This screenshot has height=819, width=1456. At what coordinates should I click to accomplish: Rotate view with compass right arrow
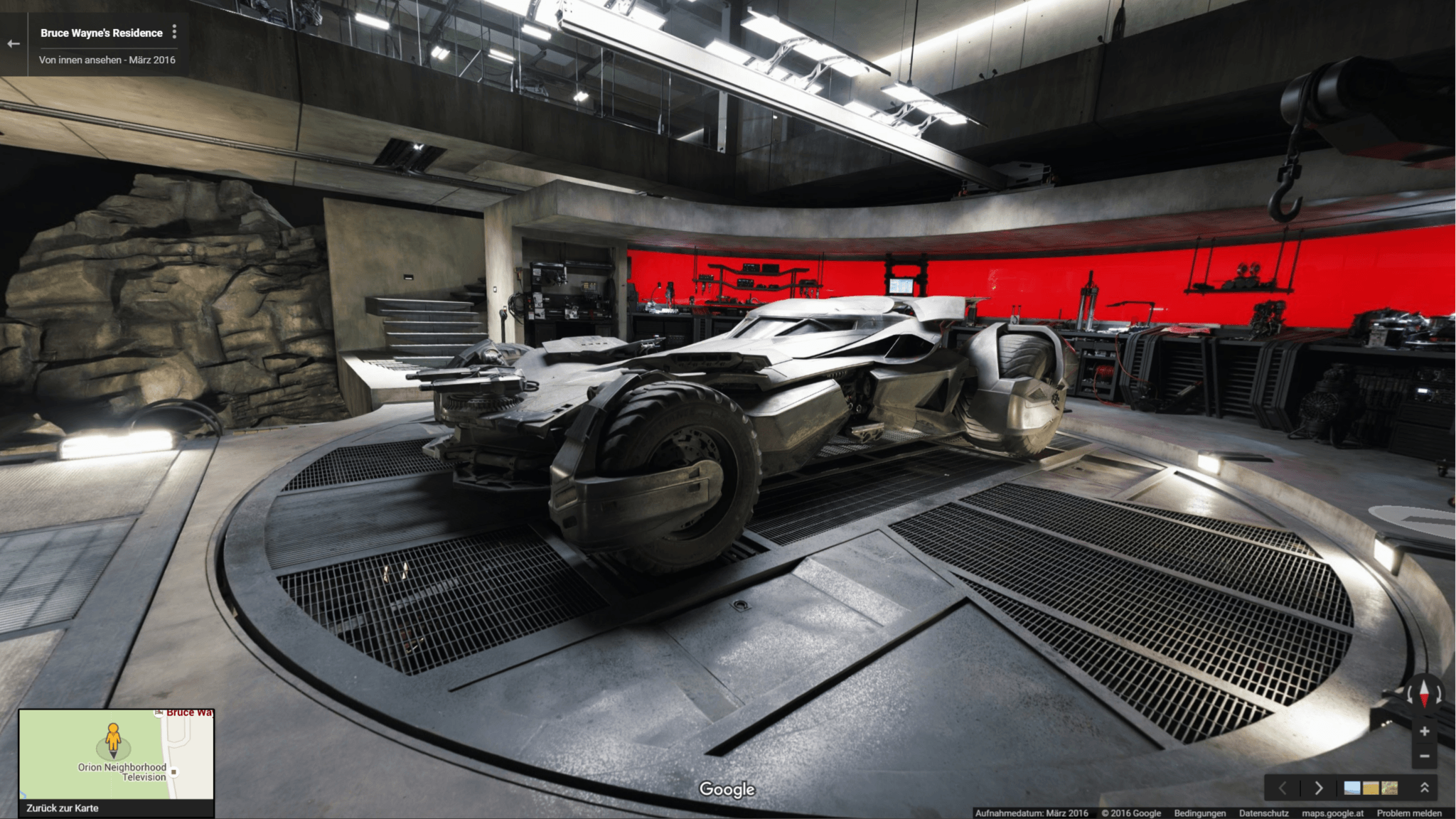[x=1438, y=694]
